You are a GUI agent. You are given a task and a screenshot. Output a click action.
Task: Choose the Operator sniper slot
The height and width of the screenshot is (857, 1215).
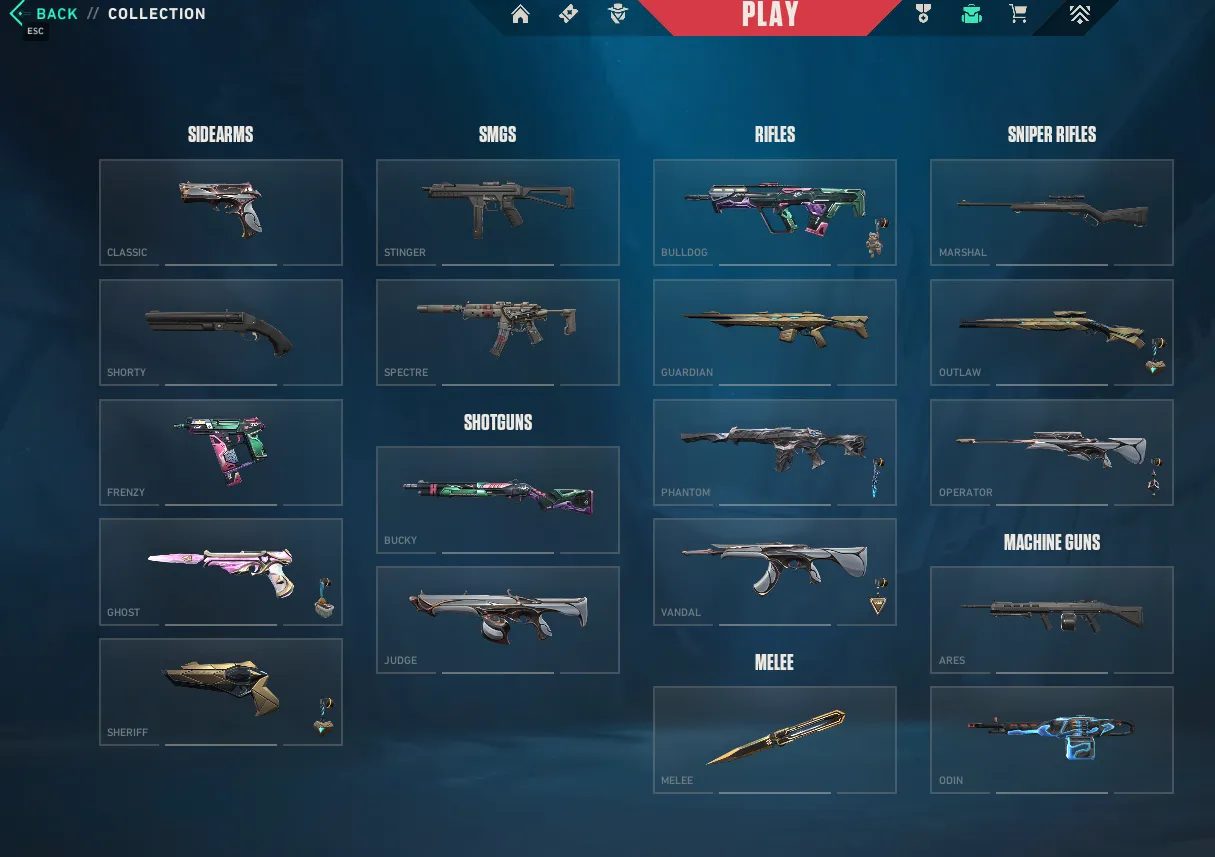pyautogui.click(x=1052, y=452)
